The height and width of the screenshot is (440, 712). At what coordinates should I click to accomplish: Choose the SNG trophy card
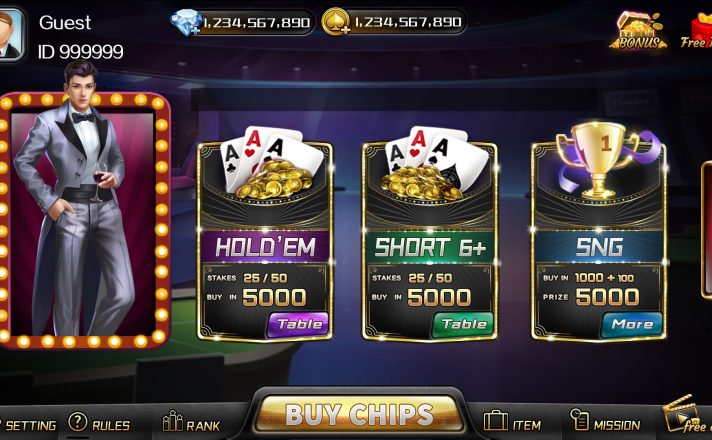pyautogui.click(x=597, y=240)
